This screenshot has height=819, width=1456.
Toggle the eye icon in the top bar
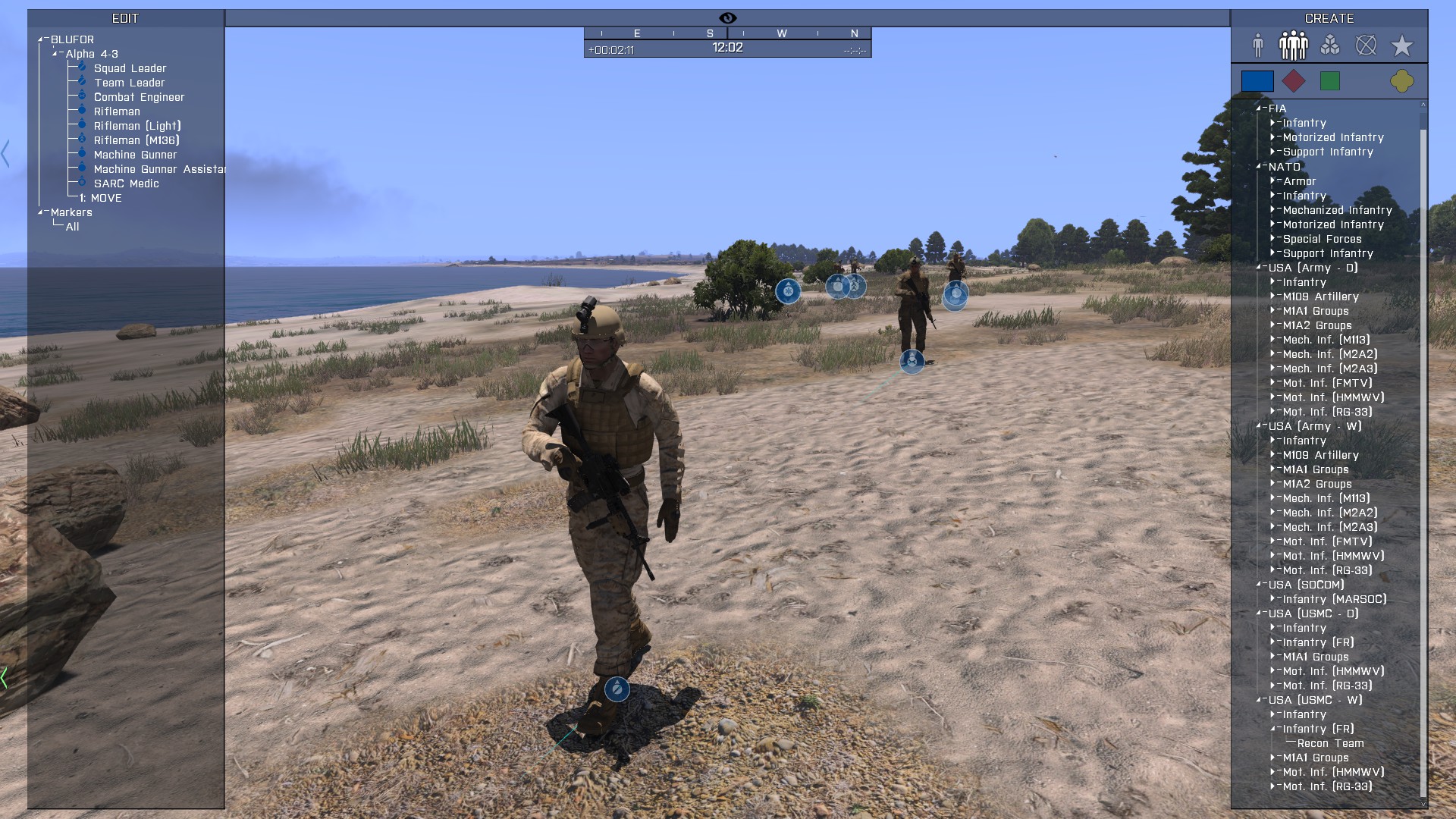[727, 18]
